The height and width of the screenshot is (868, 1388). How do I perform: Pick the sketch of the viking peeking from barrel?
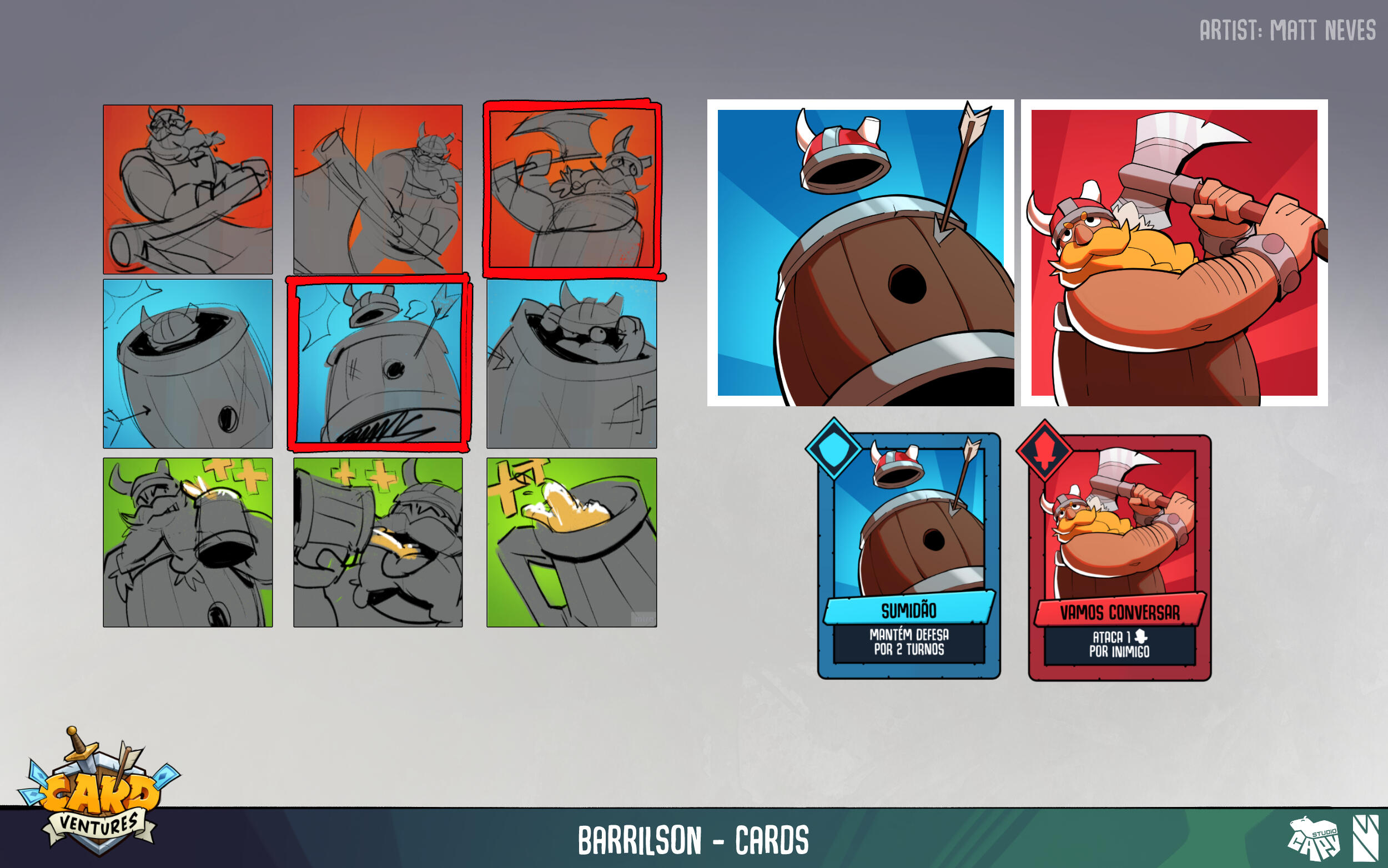pos(571,364)
